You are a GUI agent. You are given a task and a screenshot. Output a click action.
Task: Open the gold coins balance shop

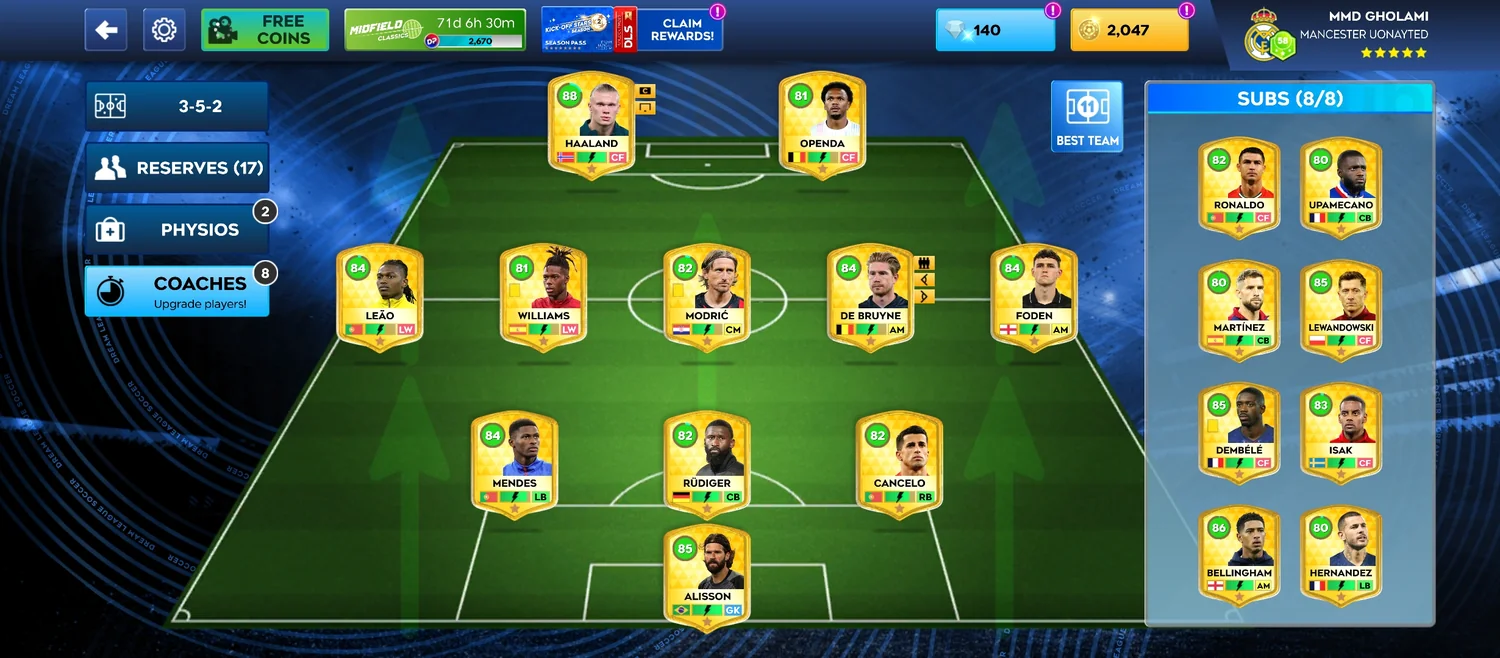pyautogui.click(x=1129, y=30)
